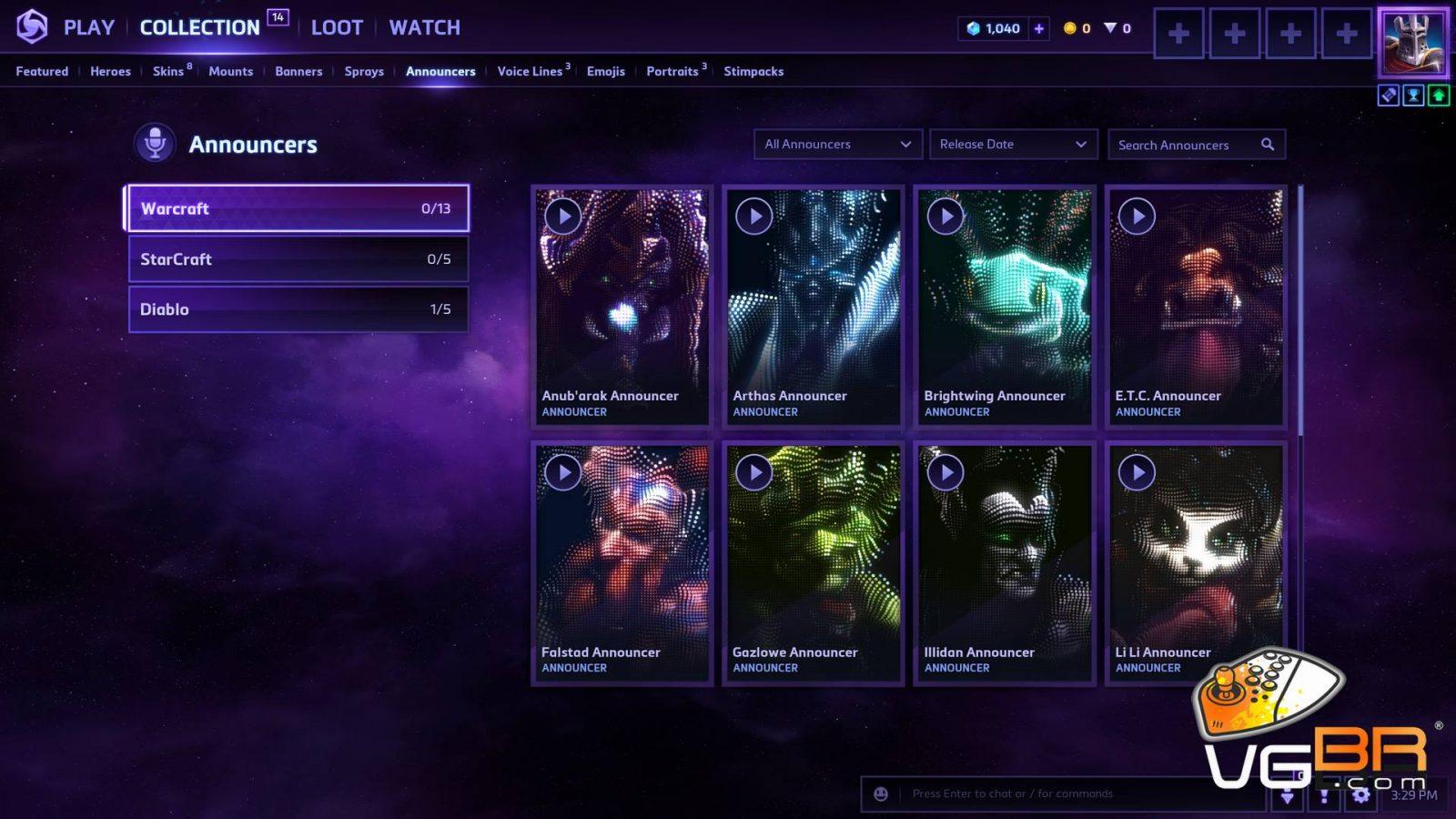Open the PLAY menu
Screen dimensions: 1456x819
88,27
